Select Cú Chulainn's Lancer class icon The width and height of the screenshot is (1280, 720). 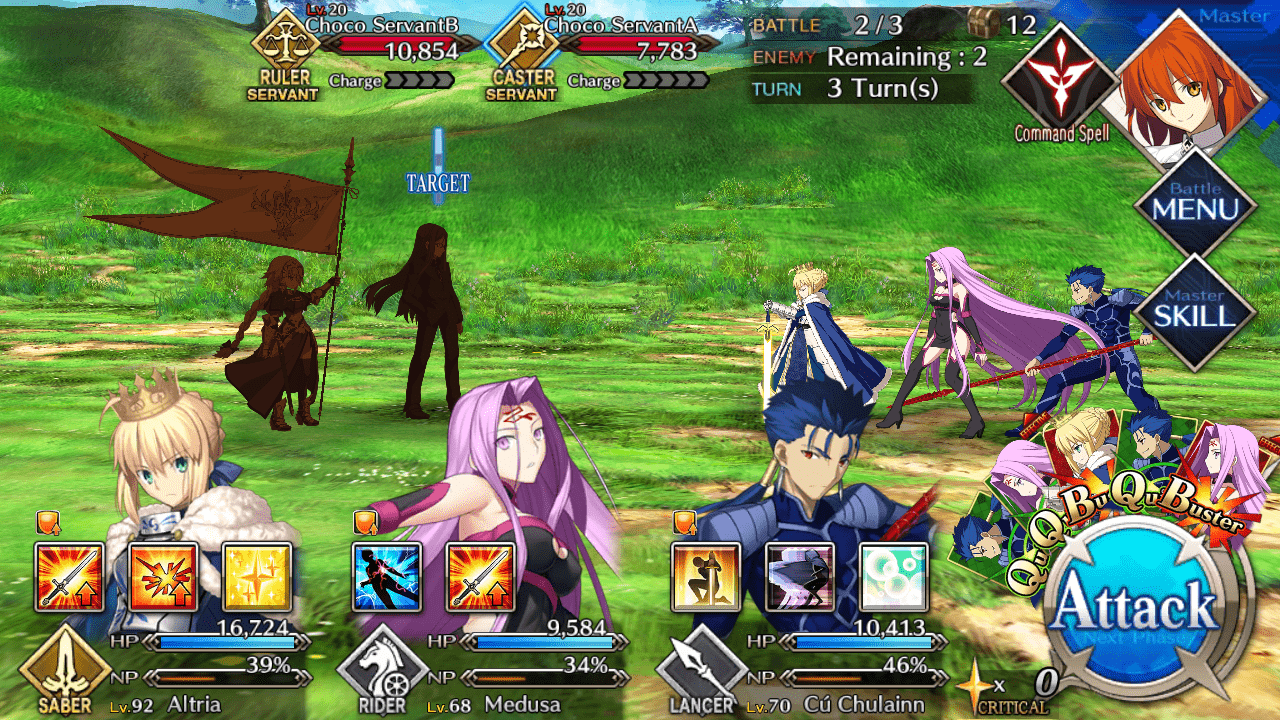[701, 672]
